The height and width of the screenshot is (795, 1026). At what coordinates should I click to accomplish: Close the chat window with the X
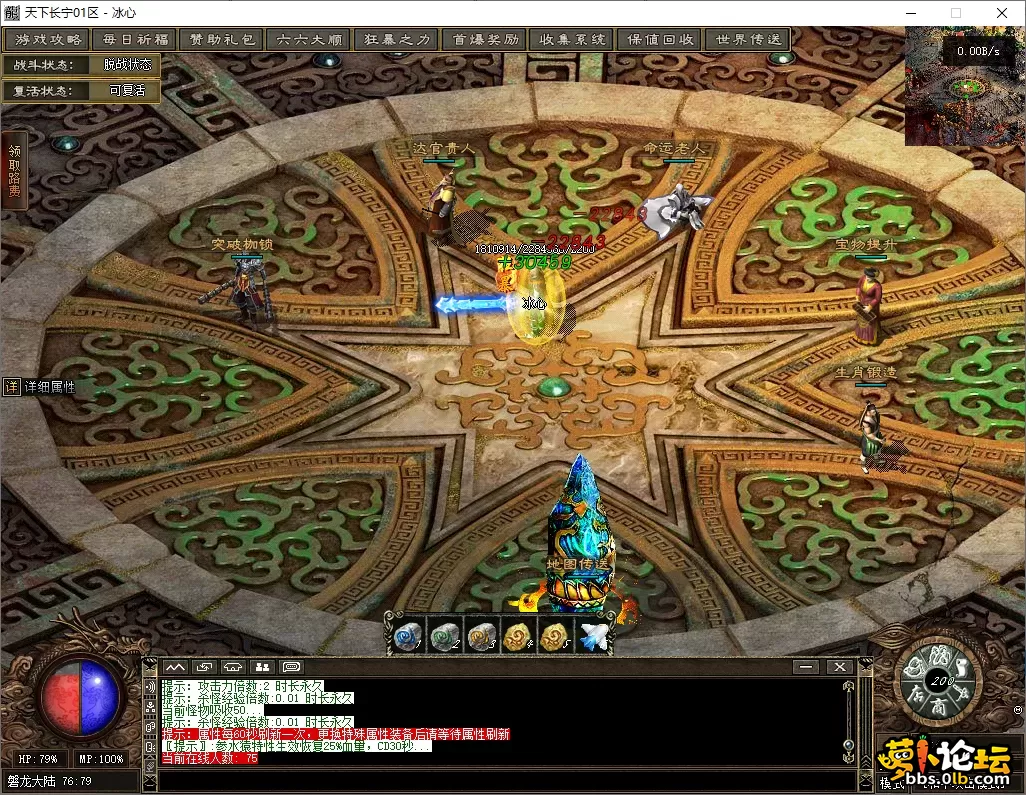coord(839,667)
